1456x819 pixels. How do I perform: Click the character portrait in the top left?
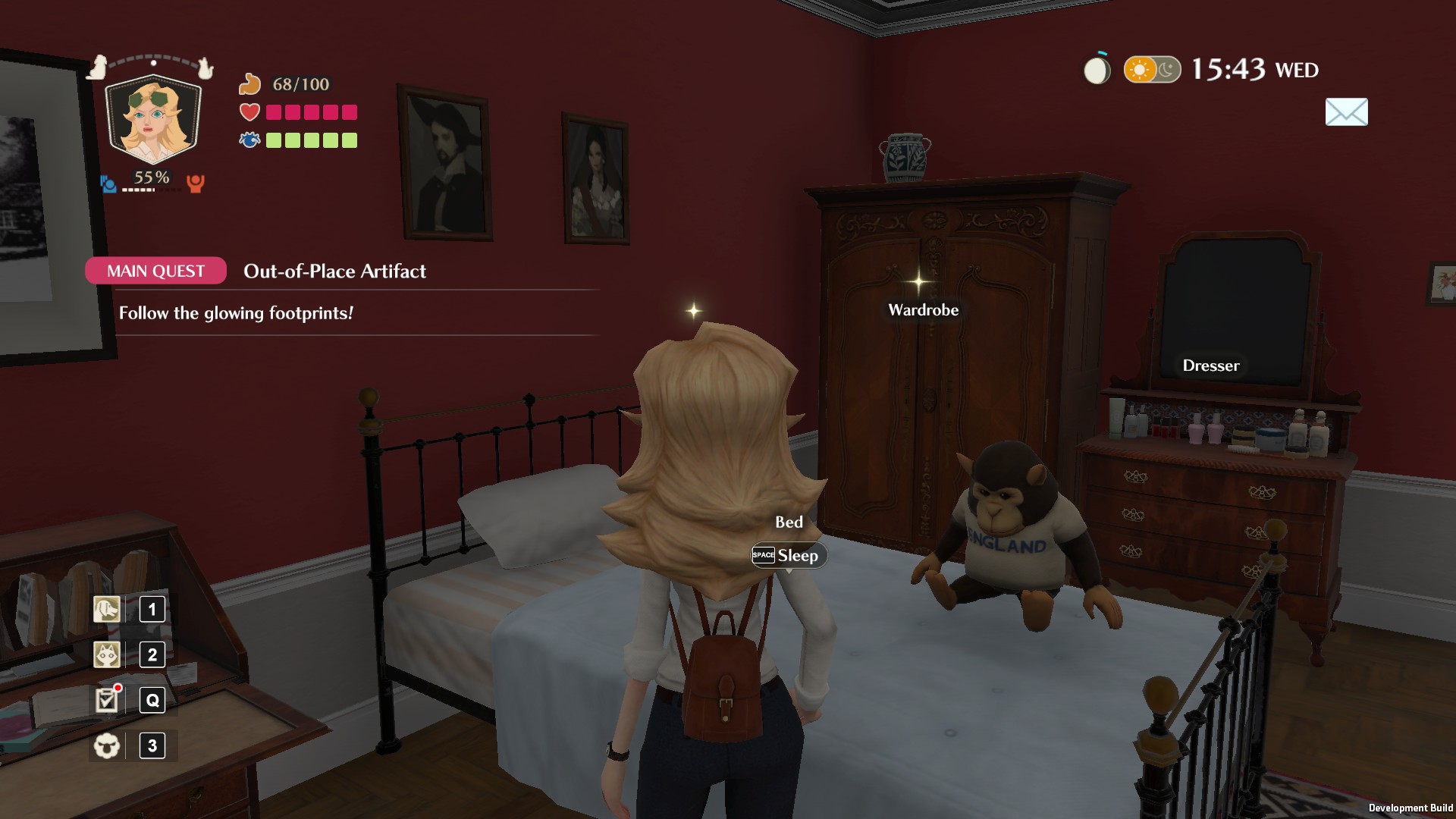[152, 118]
